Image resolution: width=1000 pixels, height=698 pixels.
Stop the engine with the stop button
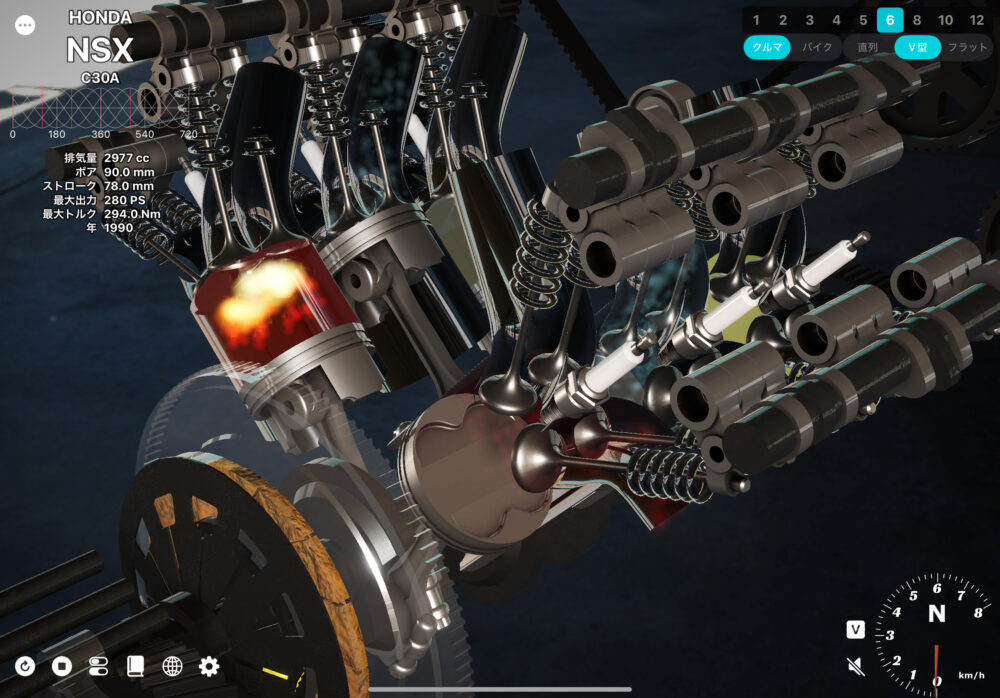coord(62,666)
